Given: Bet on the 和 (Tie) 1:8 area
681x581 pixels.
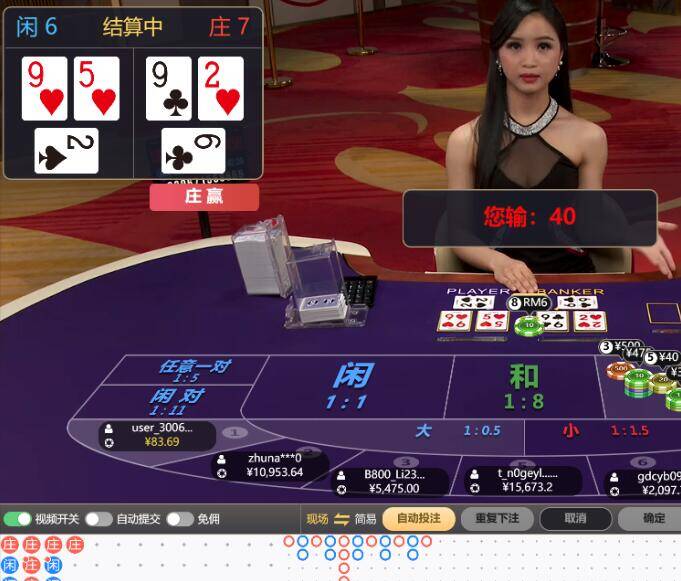Looking at the screenshot, I should click(x=523, y=387).
